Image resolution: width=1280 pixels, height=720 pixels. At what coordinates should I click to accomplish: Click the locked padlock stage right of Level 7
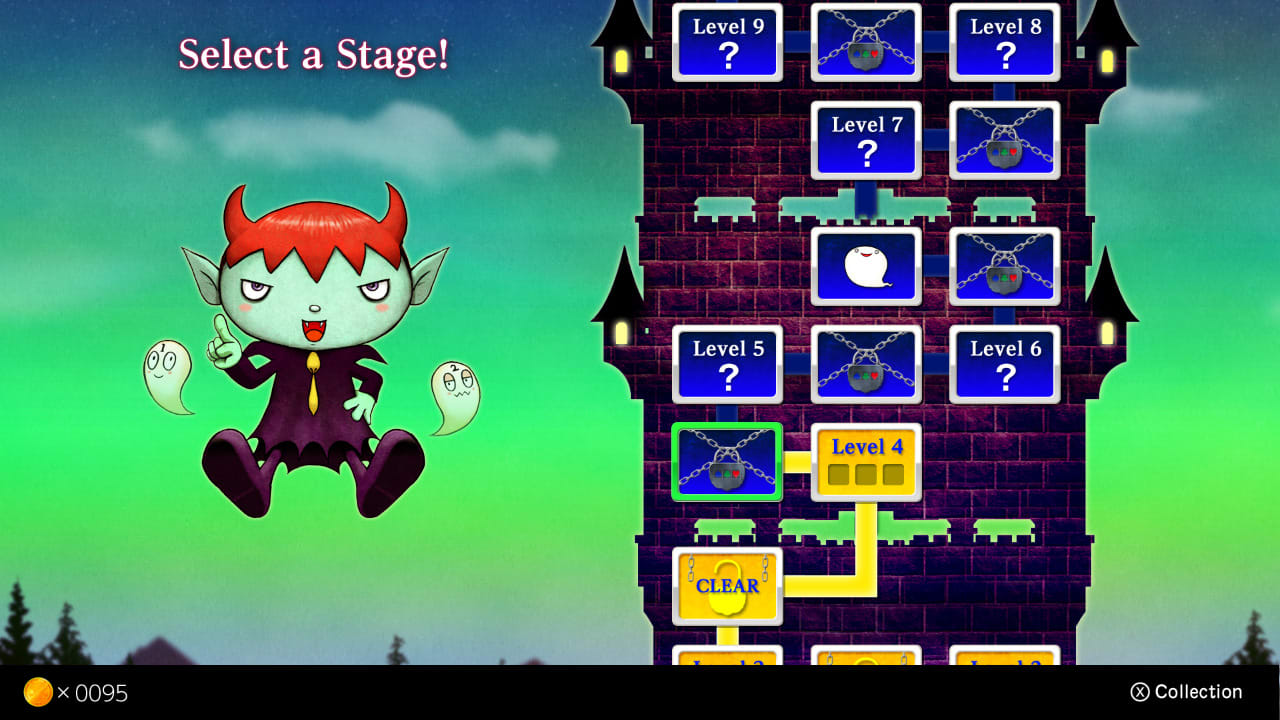(1005, 140)
